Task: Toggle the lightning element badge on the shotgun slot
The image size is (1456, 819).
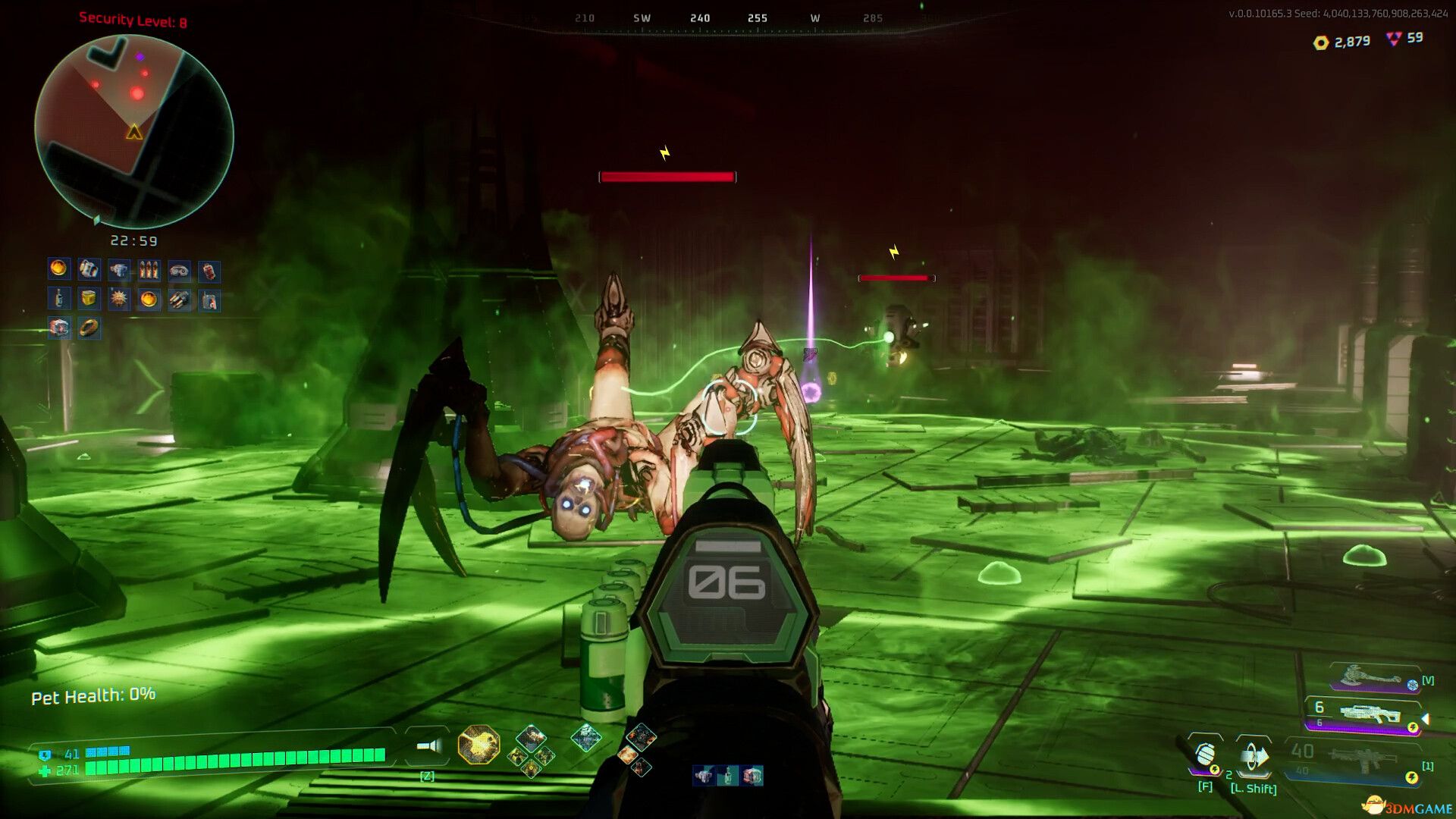Action: [1414, 728]
